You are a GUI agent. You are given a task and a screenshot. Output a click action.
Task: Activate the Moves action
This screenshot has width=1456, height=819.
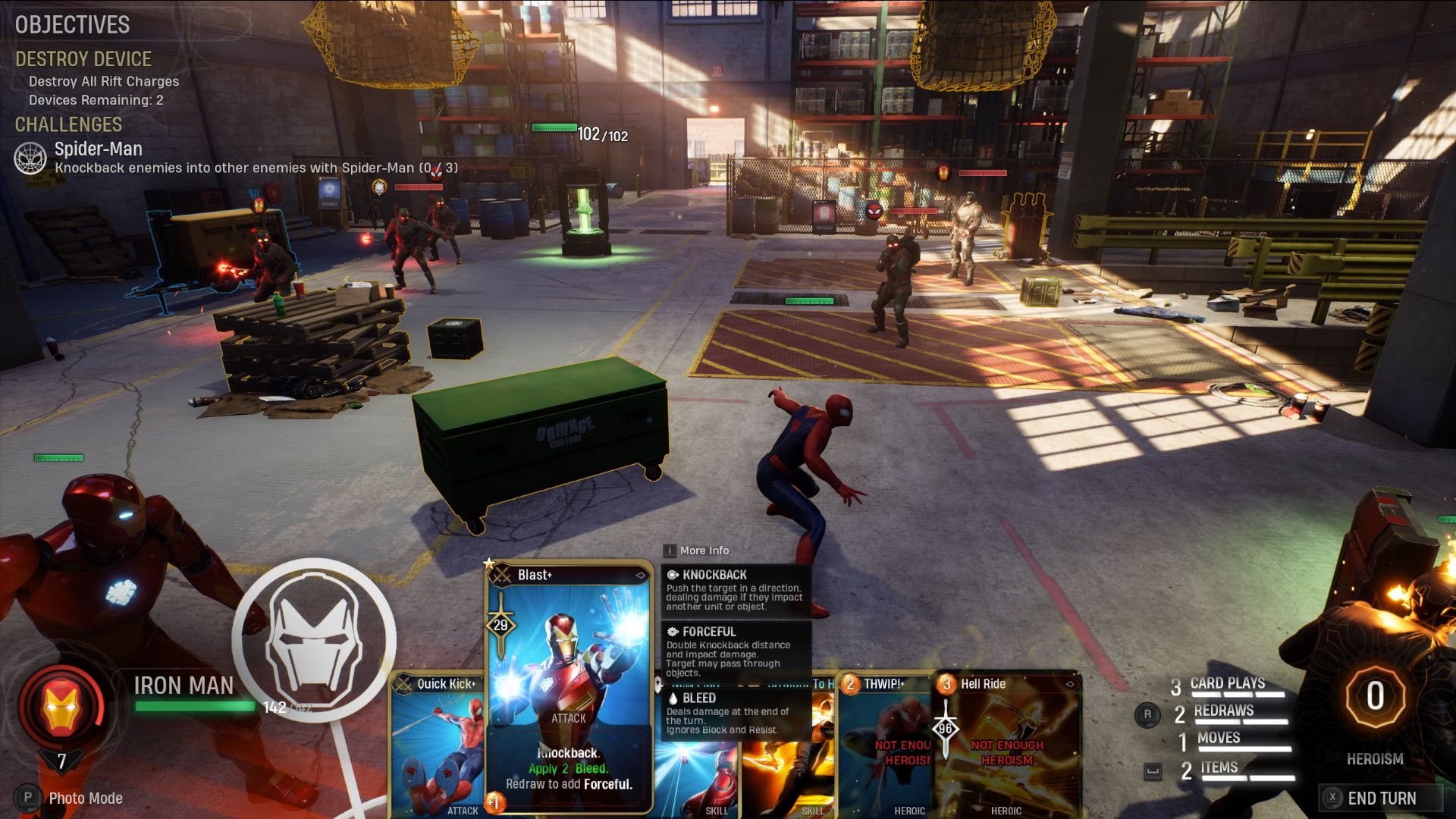[x=1218, y=739]
